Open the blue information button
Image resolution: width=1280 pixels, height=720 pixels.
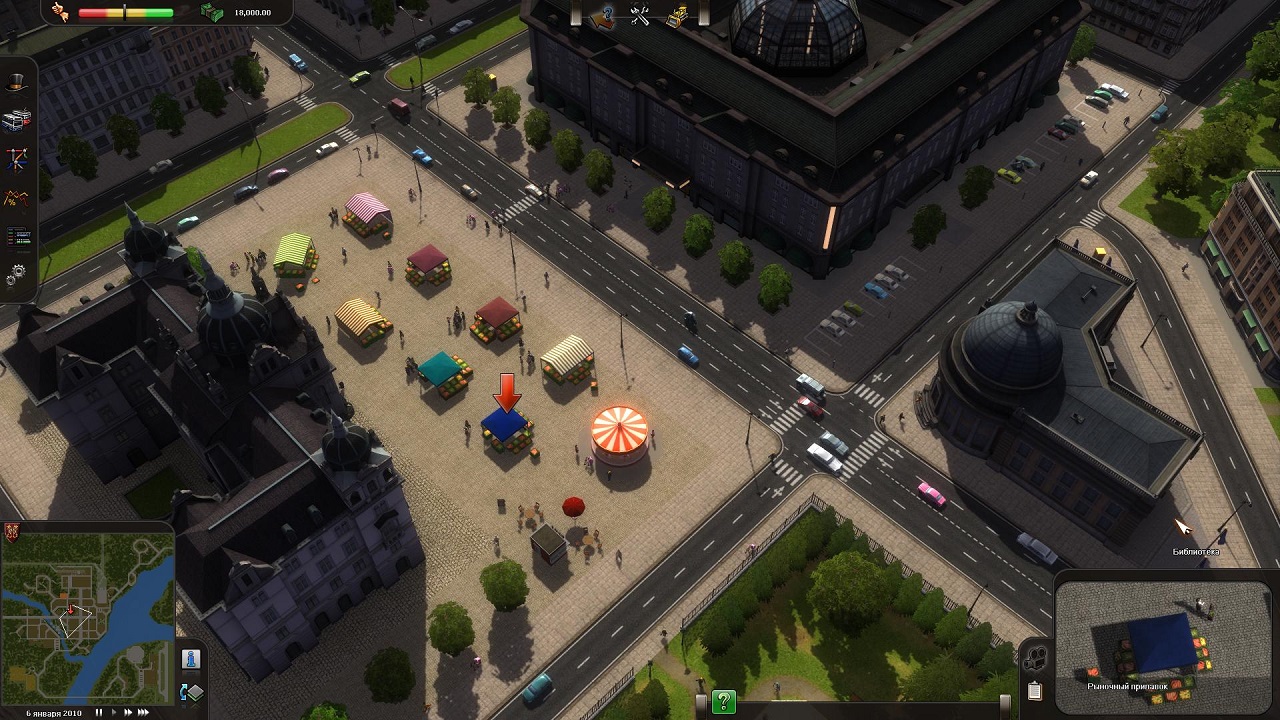click(190, 658)
